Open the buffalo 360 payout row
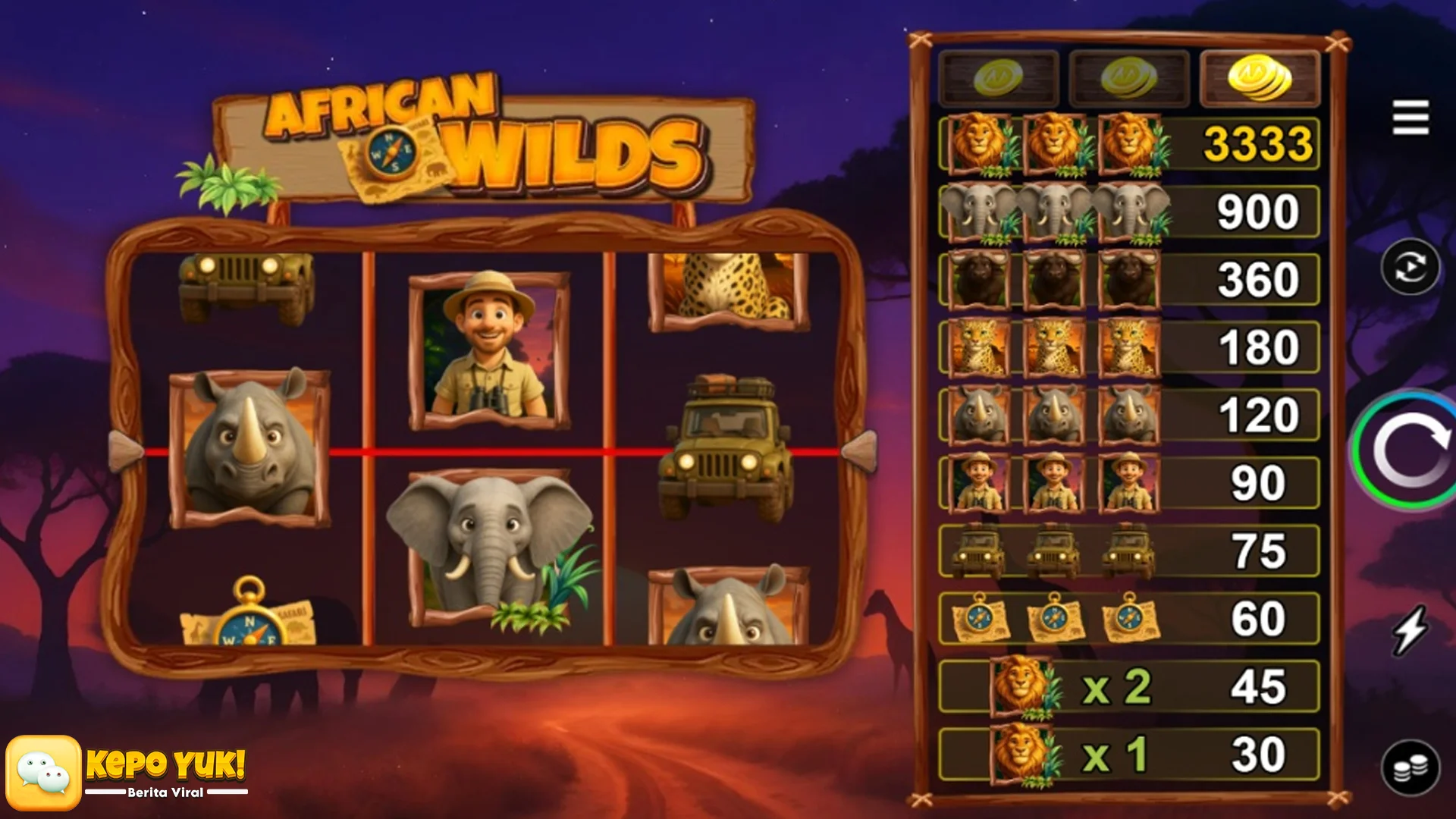 point(1128,278)
